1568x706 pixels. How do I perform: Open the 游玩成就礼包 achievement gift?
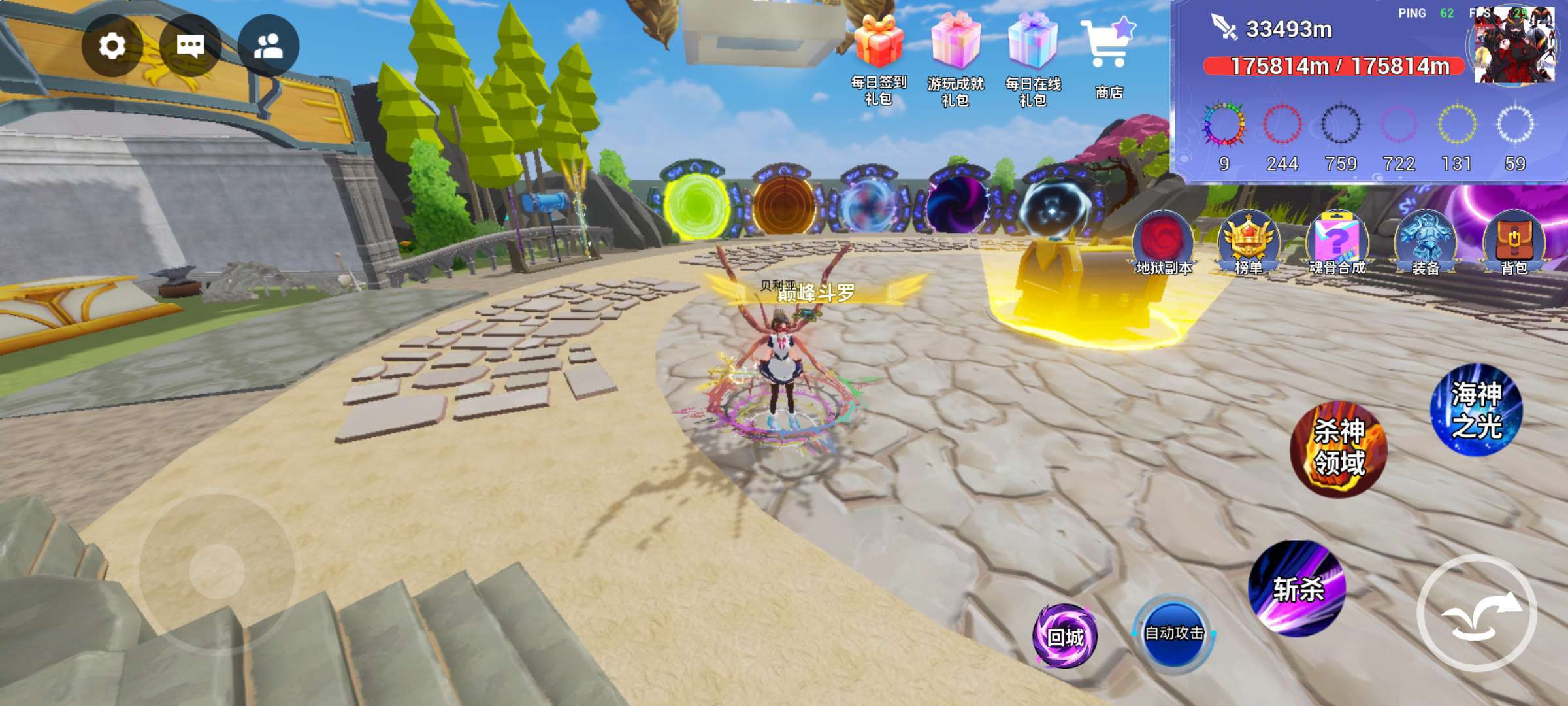tap(955, 59)
